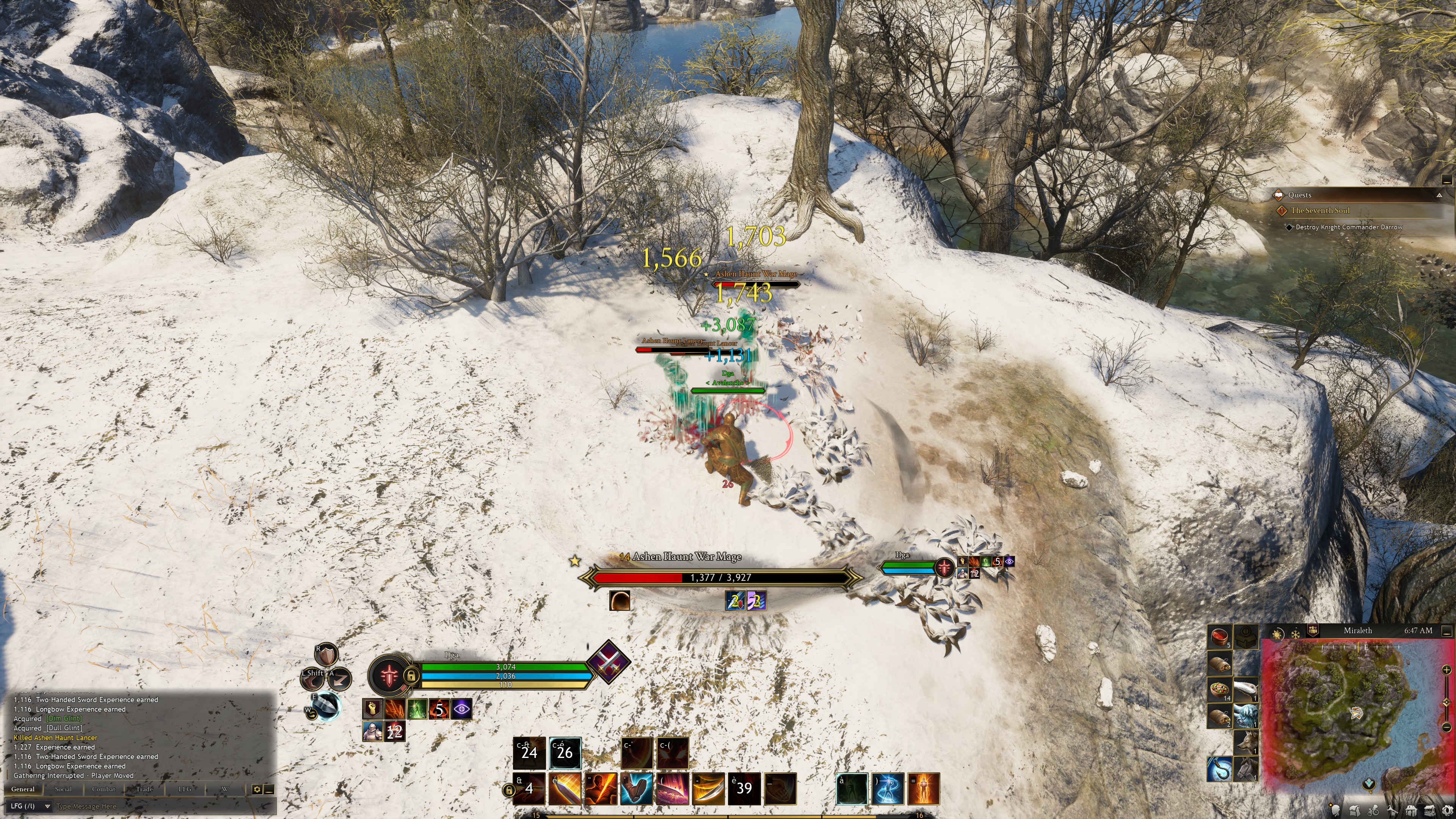Open chat settings gear
Viewport: 1456px width, 819px height.
point(257,789)
